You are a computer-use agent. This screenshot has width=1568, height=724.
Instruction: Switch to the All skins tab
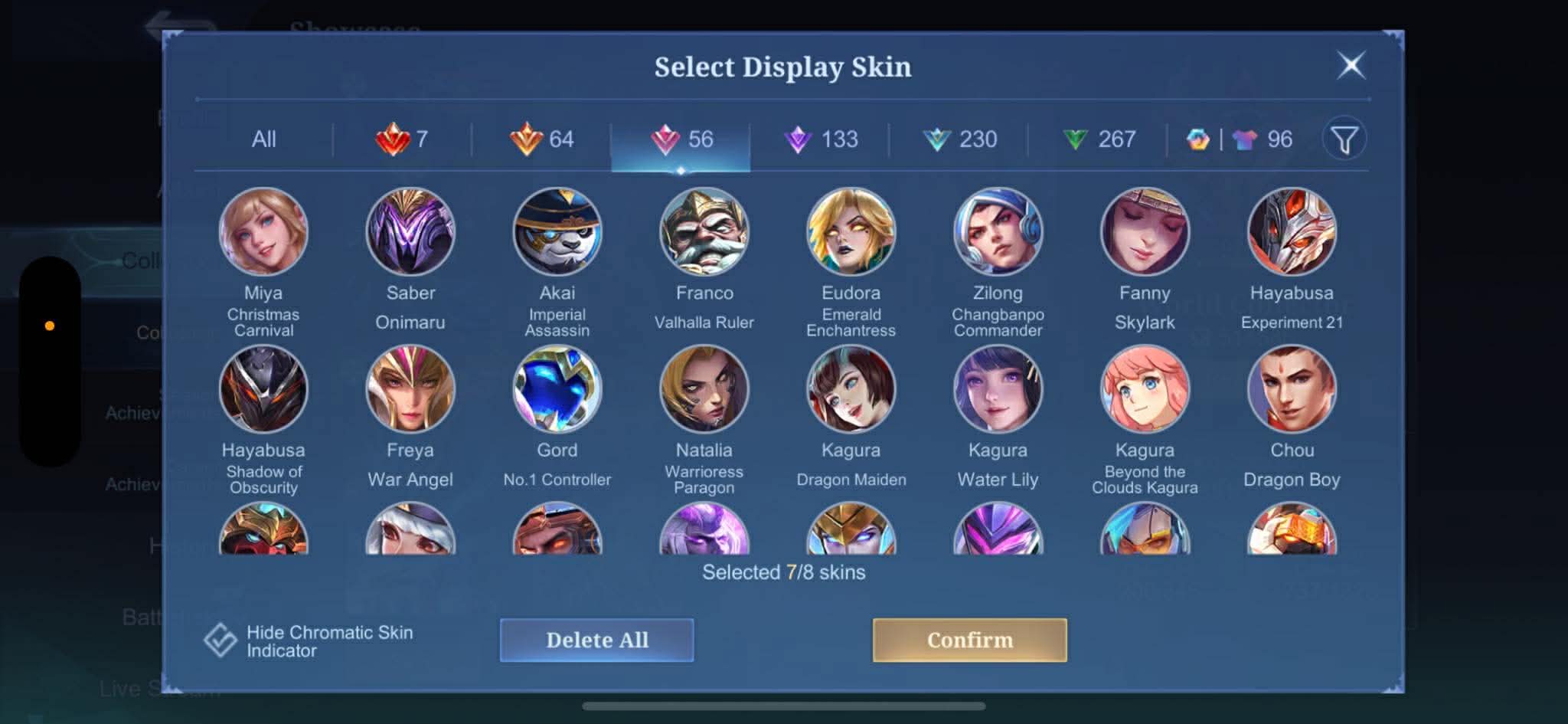pyautogui.click(x=263, y=139)
